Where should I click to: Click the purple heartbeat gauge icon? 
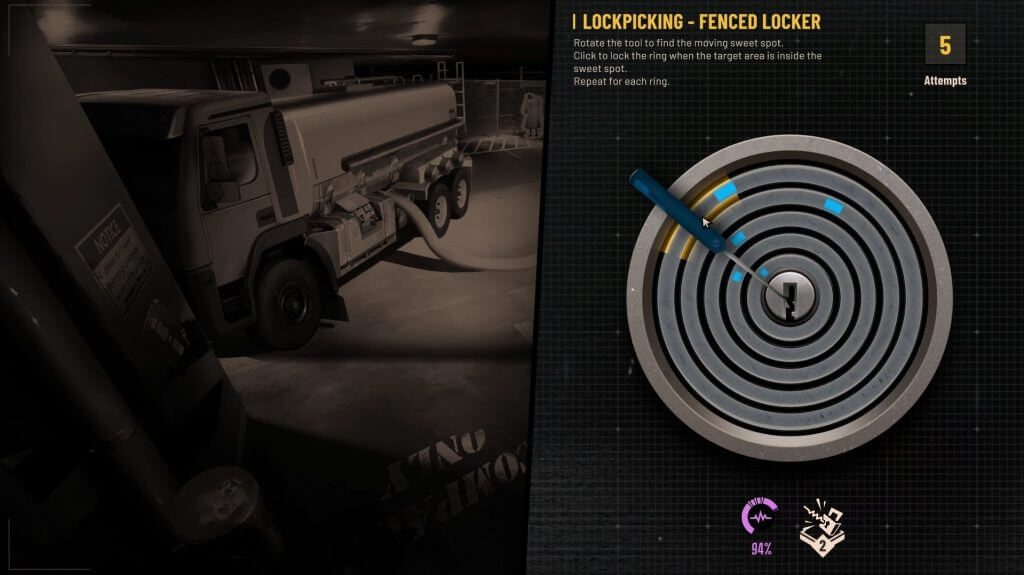pyautogui.click(x=761, y=517)
